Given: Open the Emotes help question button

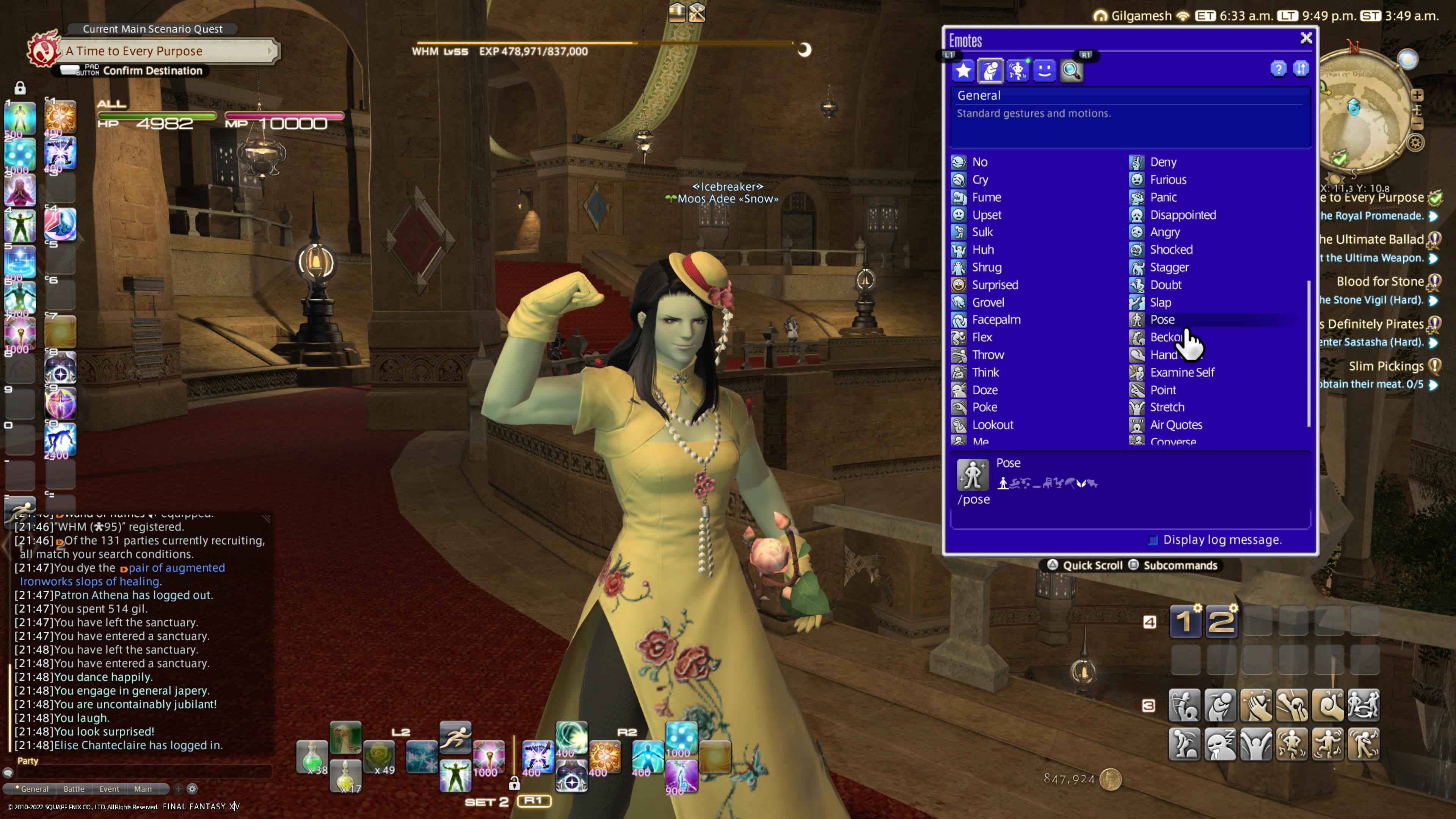Looking at the screenshot, I should point(1278,69).
